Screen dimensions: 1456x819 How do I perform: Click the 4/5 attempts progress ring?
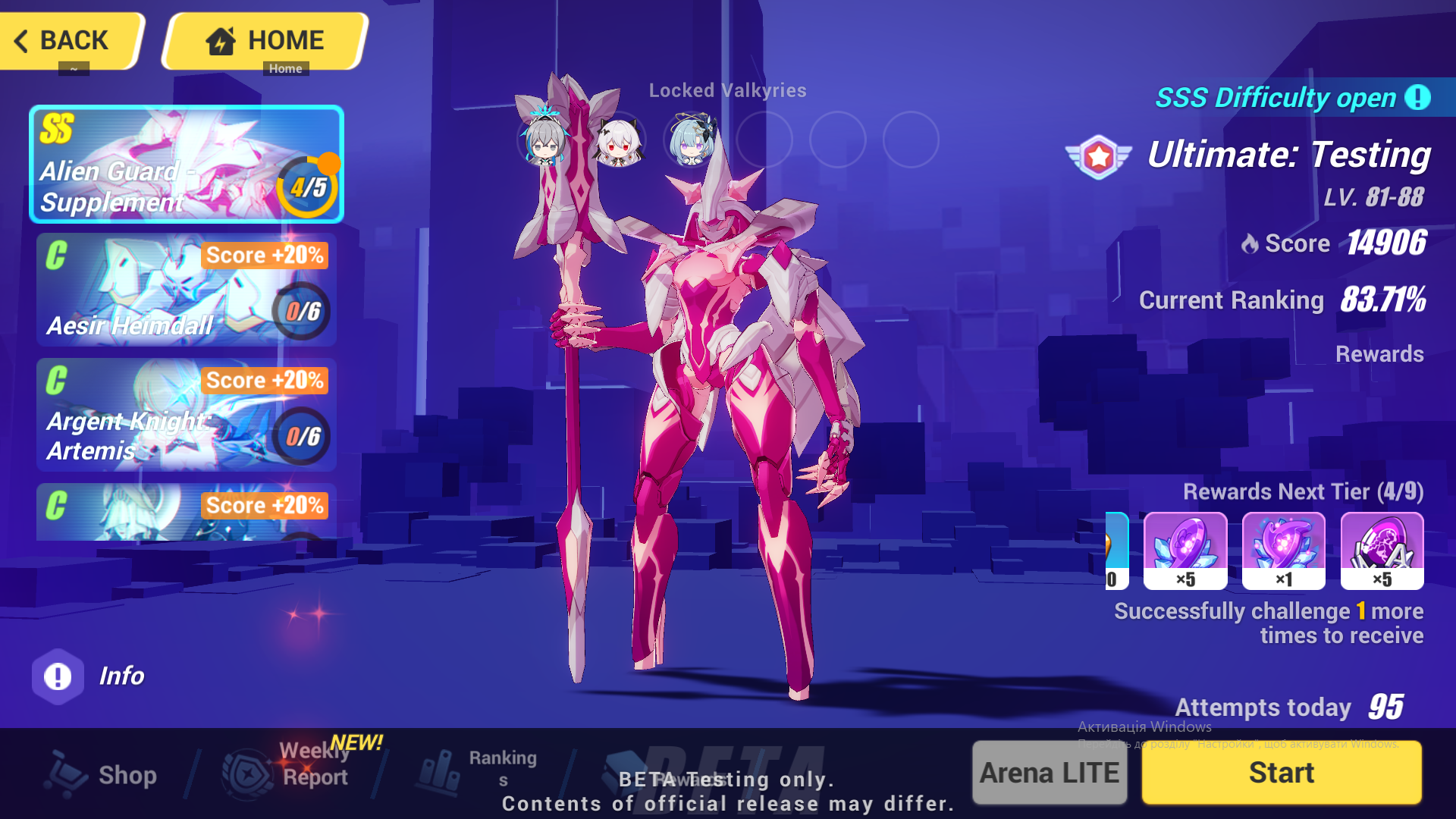coord(308,186)
